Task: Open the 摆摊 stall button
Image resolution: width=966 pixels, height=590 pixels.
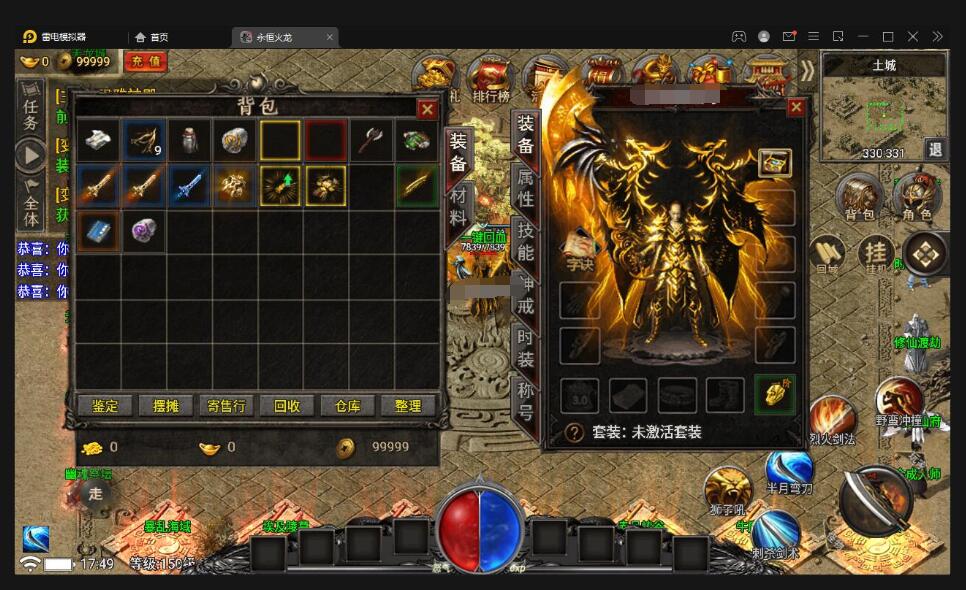Action: pos(165,406)
